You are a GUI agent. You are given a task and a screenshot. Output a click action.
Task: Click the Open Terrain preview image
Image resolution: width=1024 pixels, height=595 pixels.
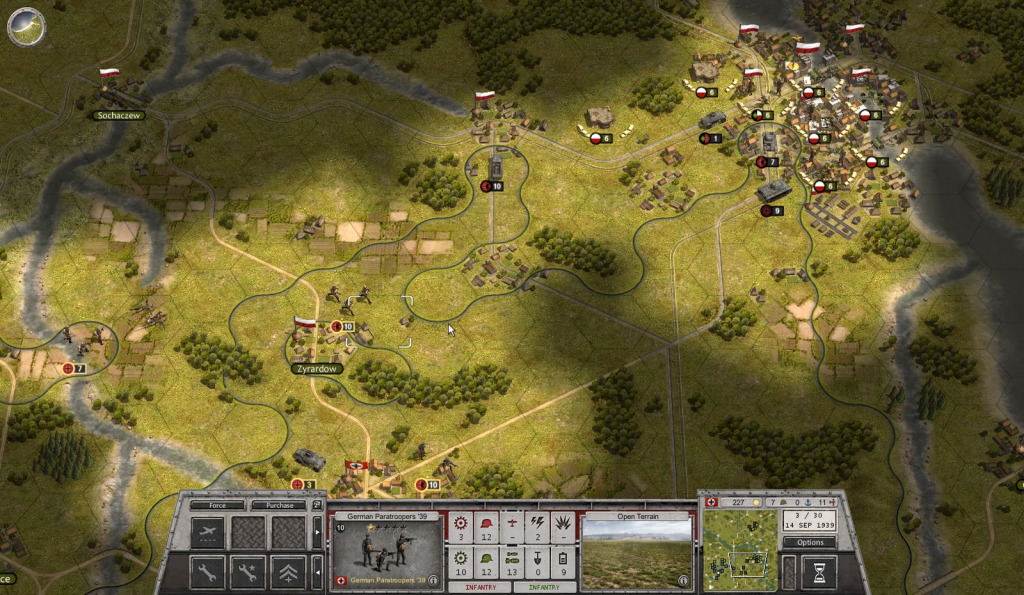coord(636,553)
